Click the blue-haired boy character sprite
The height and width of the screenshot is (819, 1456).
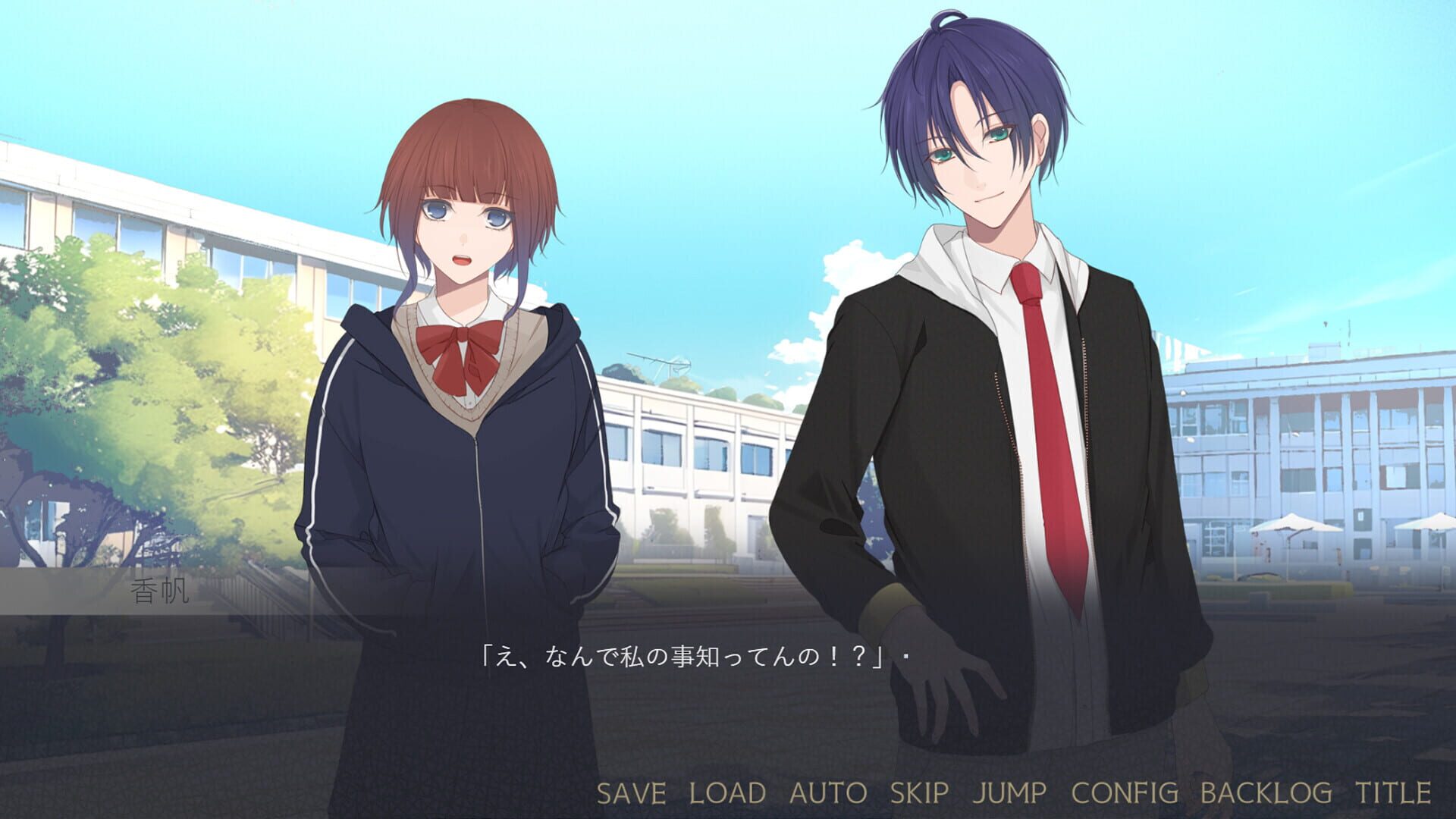point(986,341)
